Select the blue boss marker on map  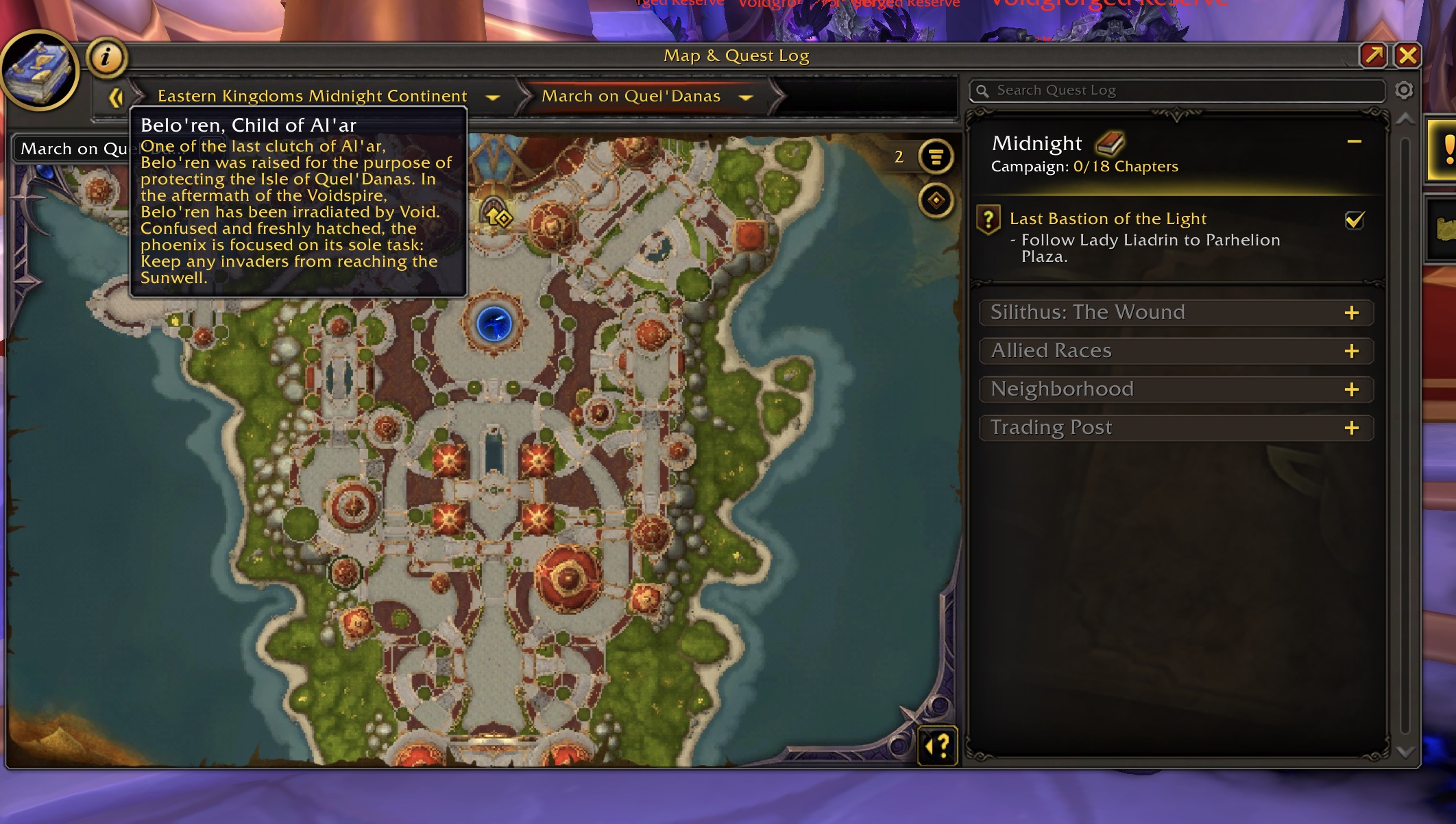(494, 324)
